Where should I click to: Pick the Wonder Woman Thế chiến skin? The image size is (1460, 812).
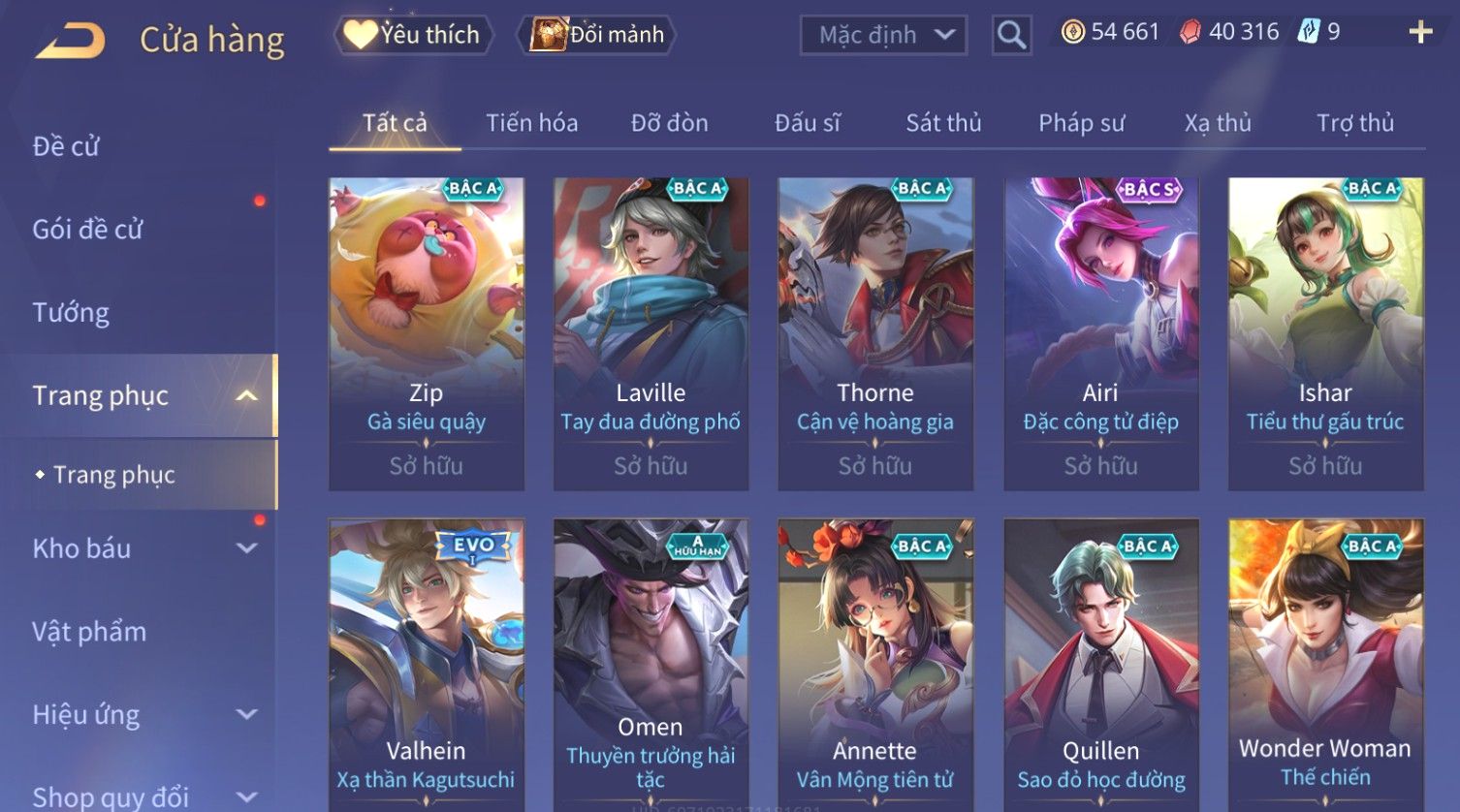click(1325, 665)
